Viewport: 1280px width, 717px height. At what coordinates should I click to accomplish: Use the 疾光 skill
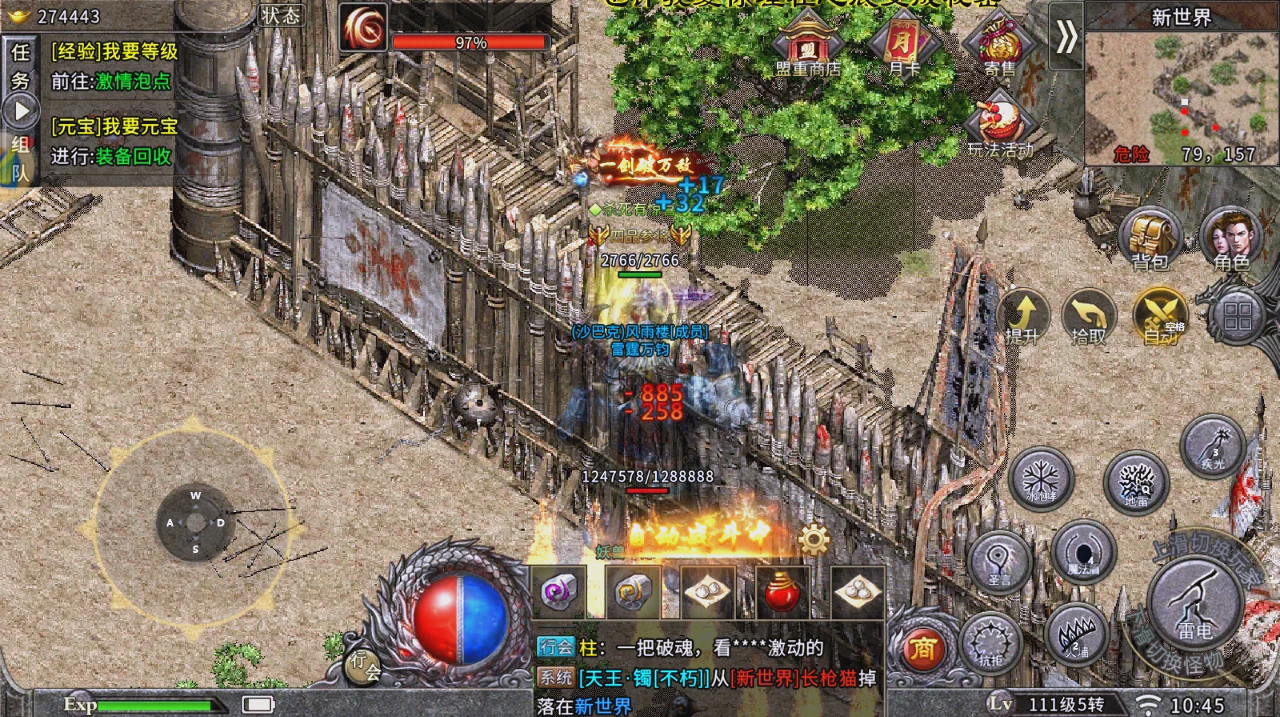pyautogui.click(x=1213, y=445)
